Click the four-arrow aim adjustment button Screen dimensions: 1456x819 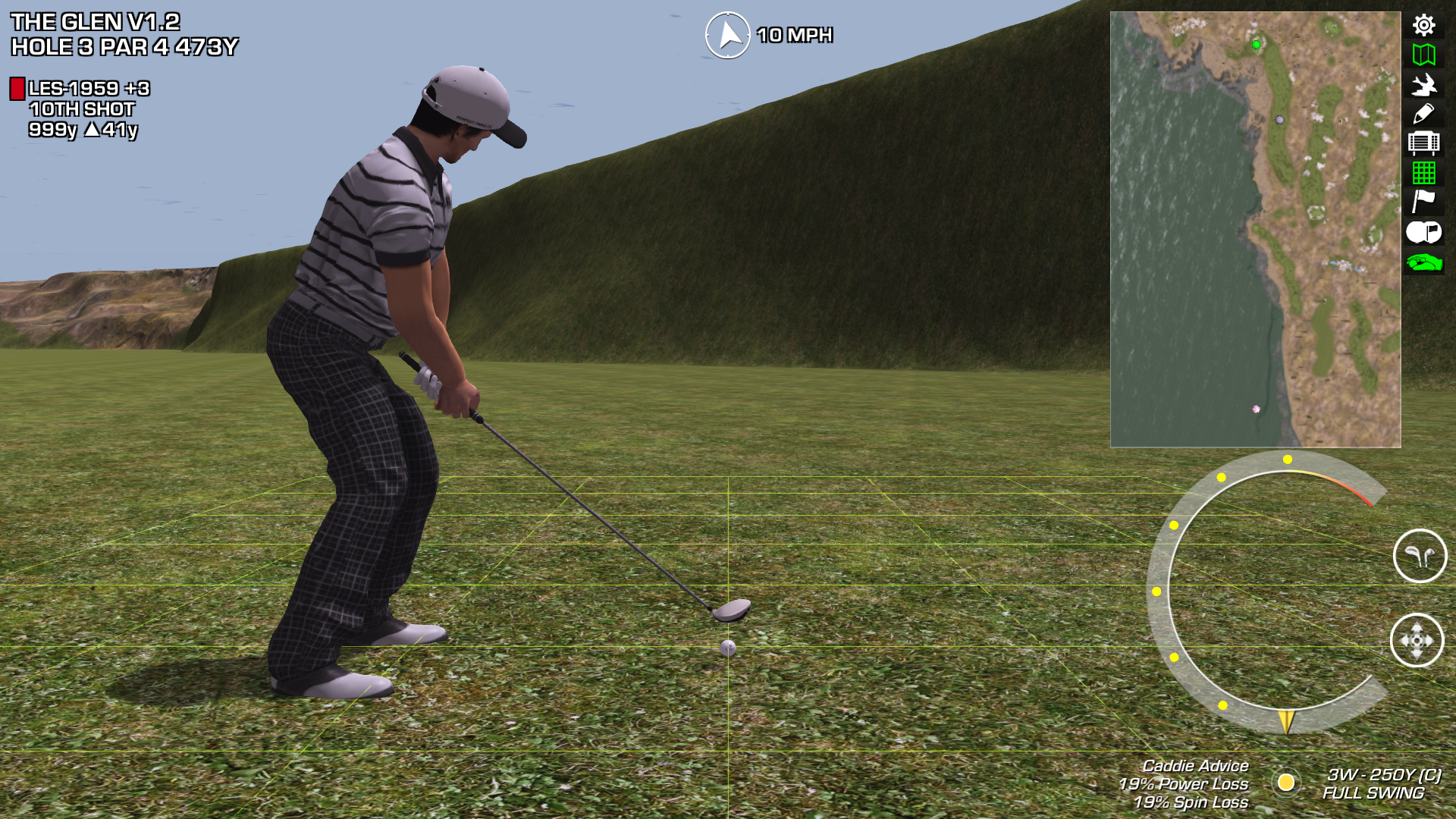click(x=1417, y=640)
